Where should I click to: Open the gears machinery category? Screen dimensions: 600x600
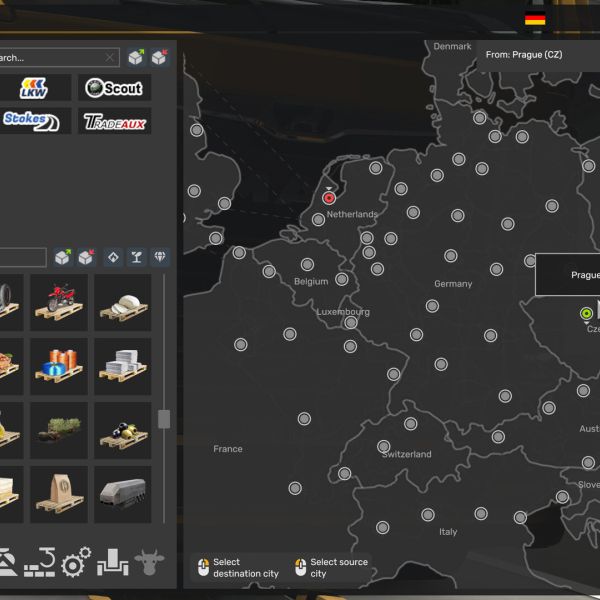pos(76,563)
